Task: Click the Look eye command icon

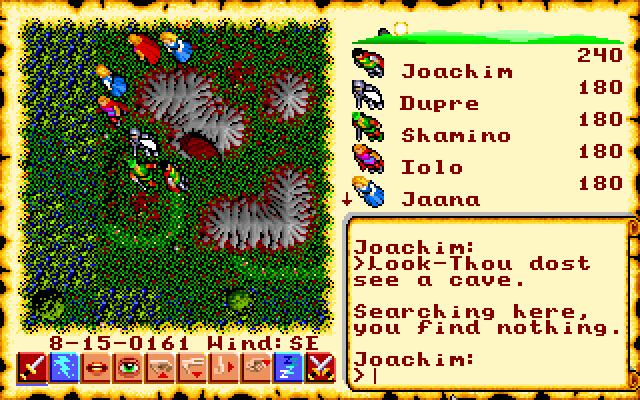Action: tap(128, 370)
